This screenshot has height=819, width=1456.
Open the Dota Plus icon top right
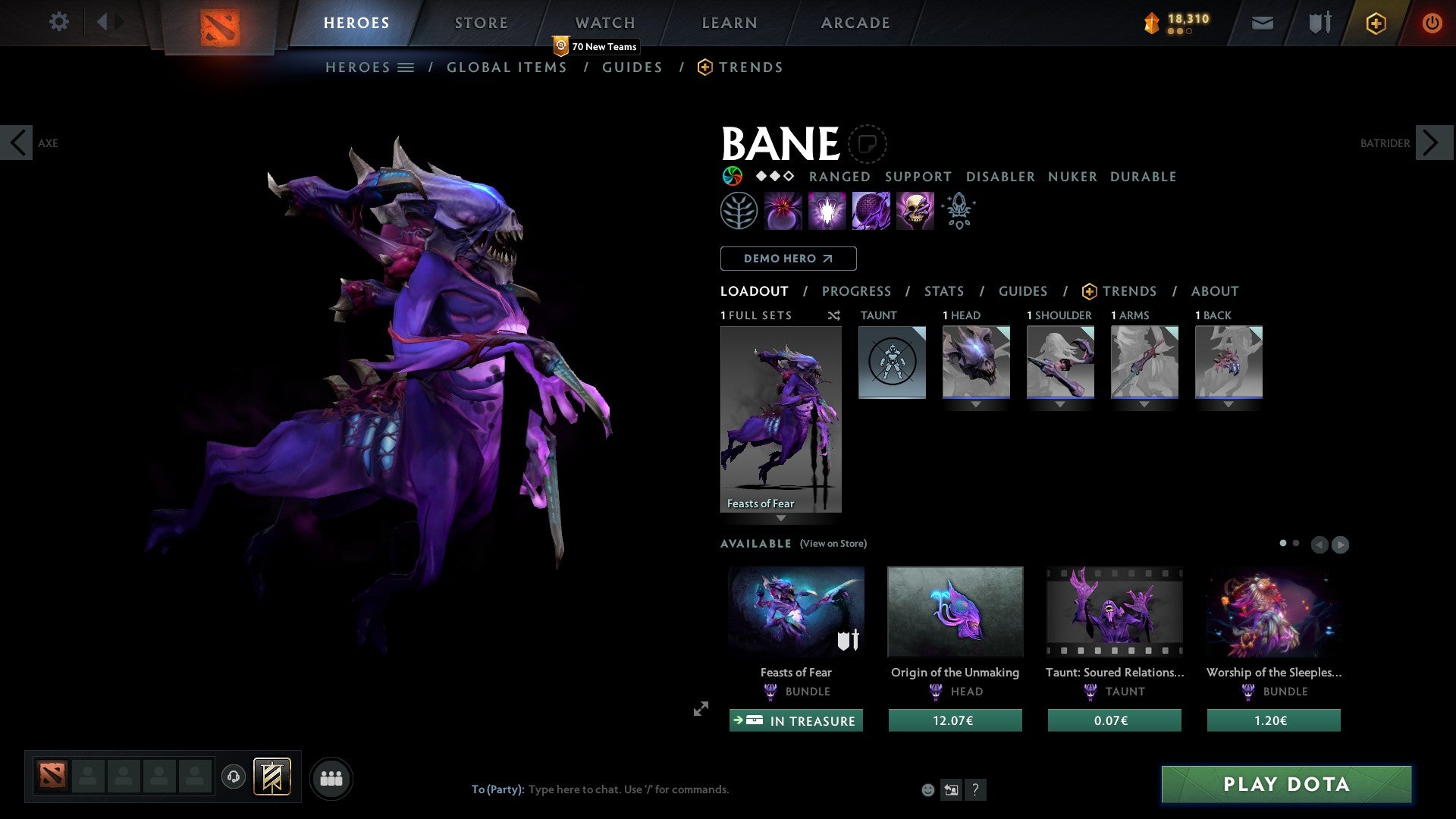tap(1375, 23)
